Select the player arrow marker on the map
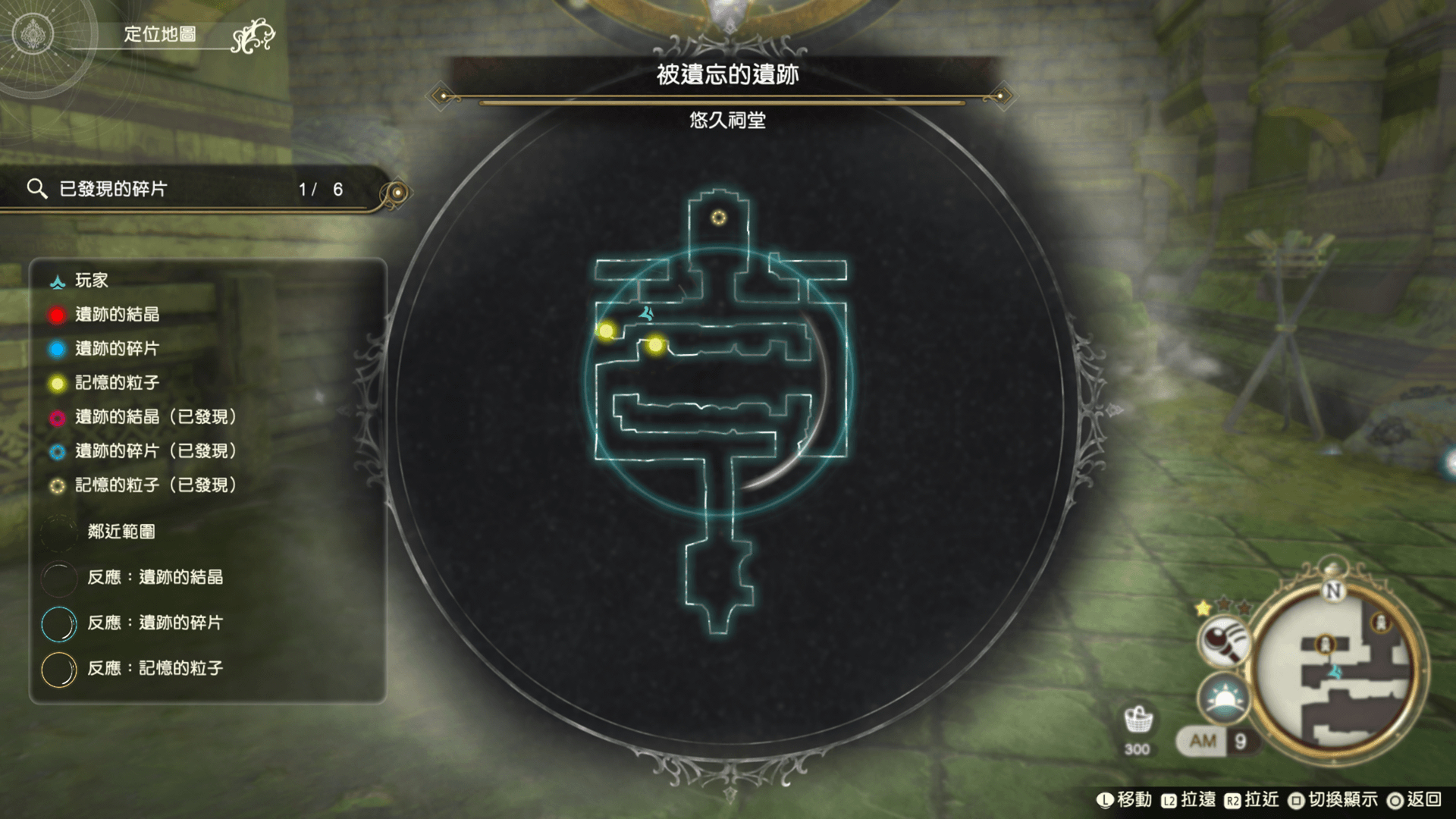1456x819 pixels. 646,312
